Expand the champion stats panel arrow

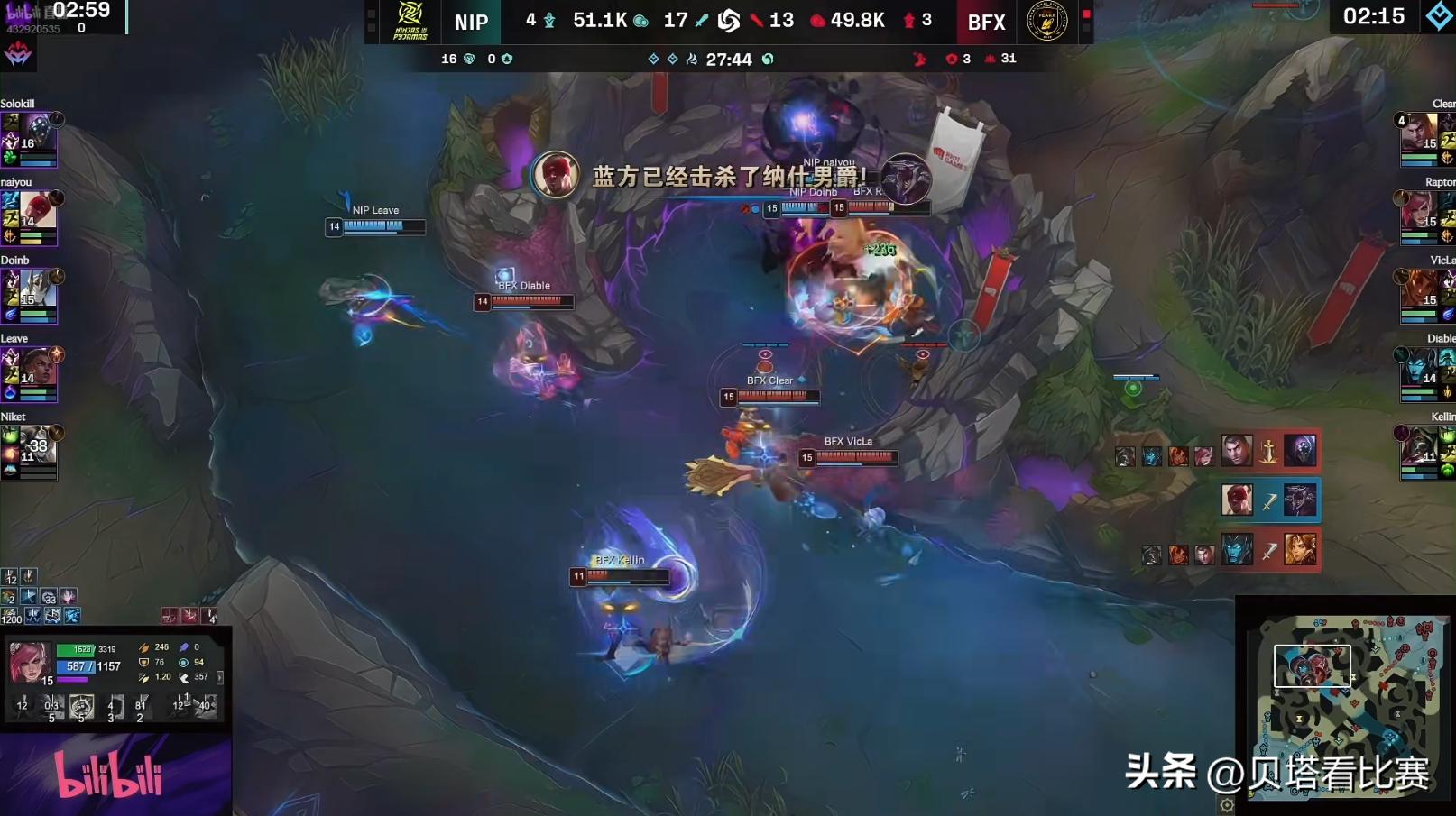[219, 676]
